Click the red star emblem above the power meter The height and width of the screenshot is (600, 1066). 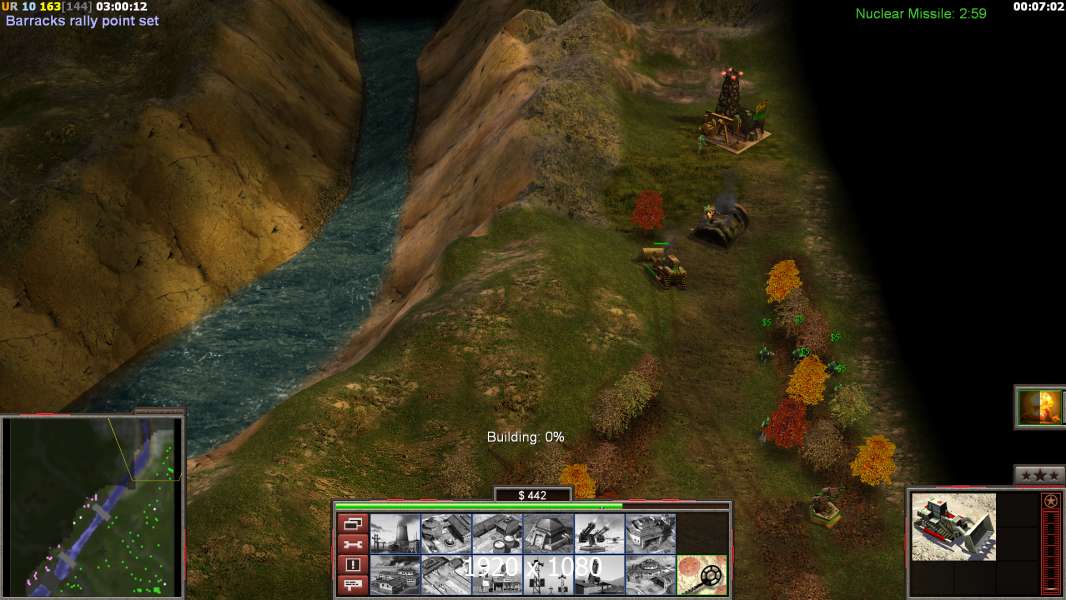pyautogui.click(x=1050, y=502)
